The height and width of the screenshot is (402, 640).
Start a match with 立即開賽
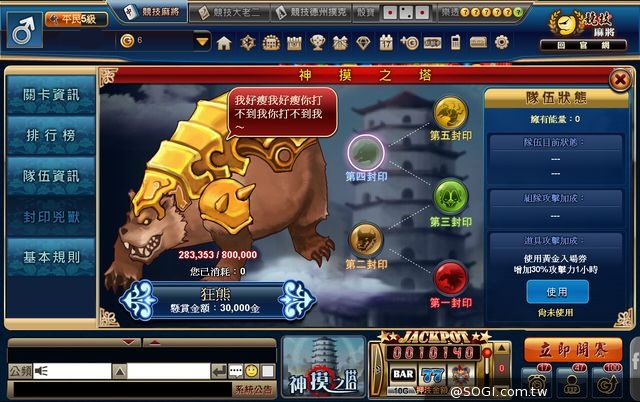pyautogui.click(x=572, y=349)
